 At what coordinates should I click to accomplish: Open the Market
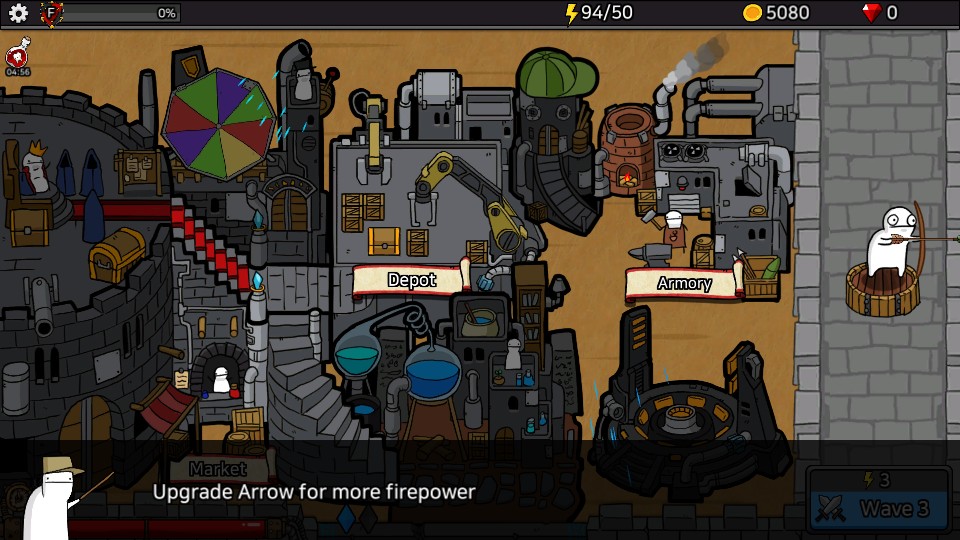[218, 468]
